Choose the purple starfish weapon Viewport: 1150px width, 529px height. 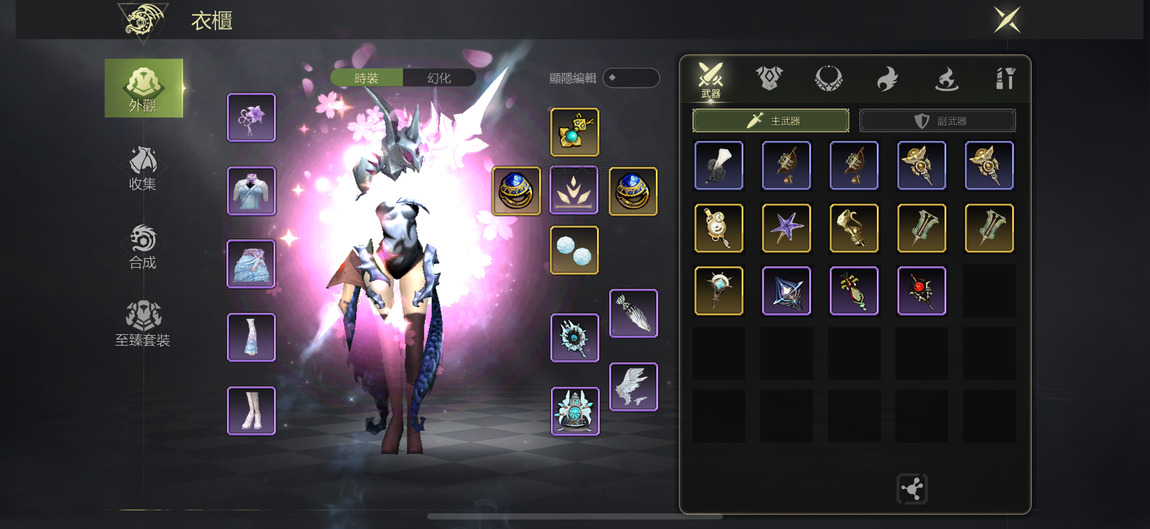(x=786, y=228)
